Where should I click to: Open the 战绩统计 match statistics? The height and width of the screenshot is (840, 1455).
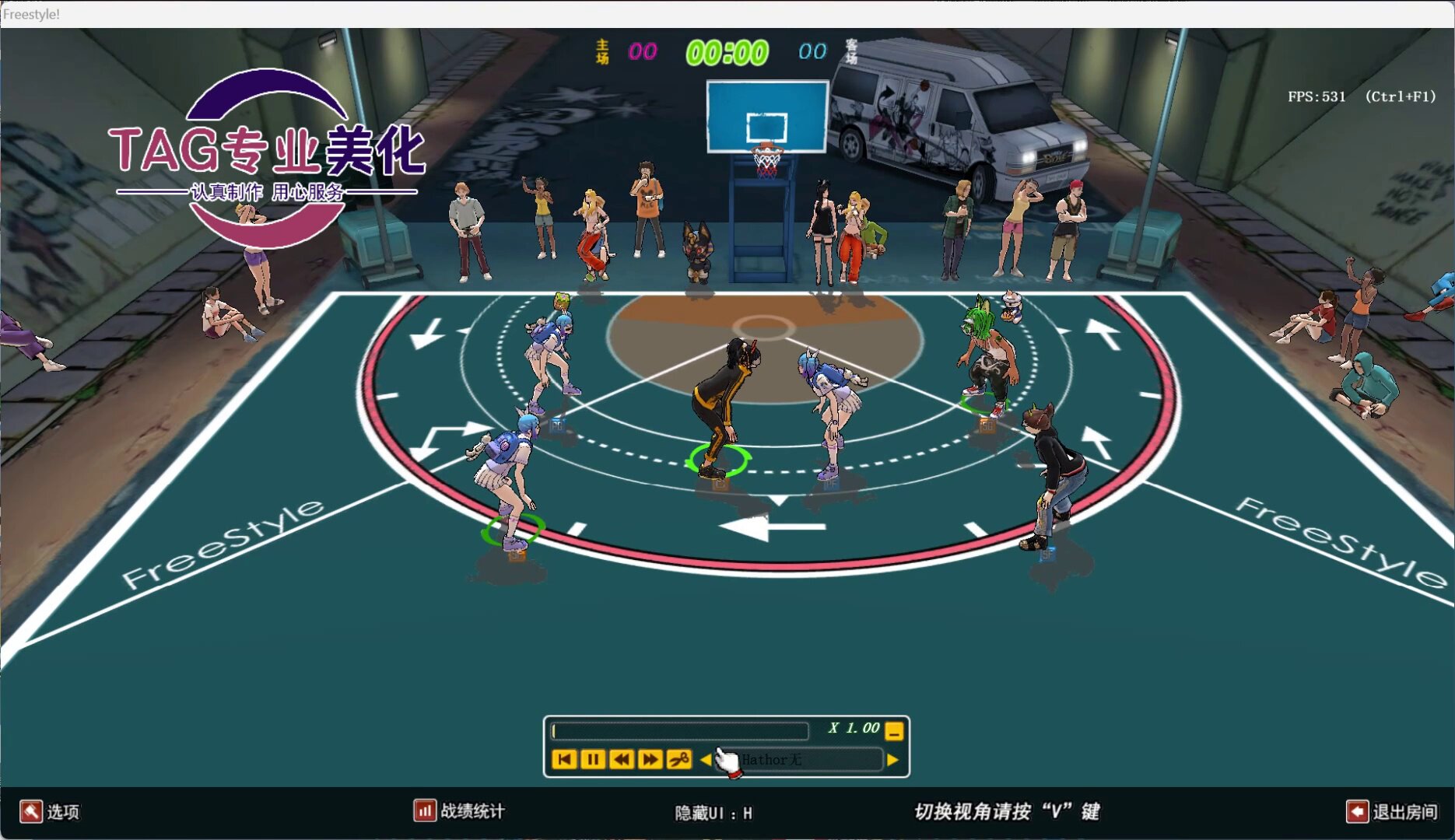(x=471, y=811)
